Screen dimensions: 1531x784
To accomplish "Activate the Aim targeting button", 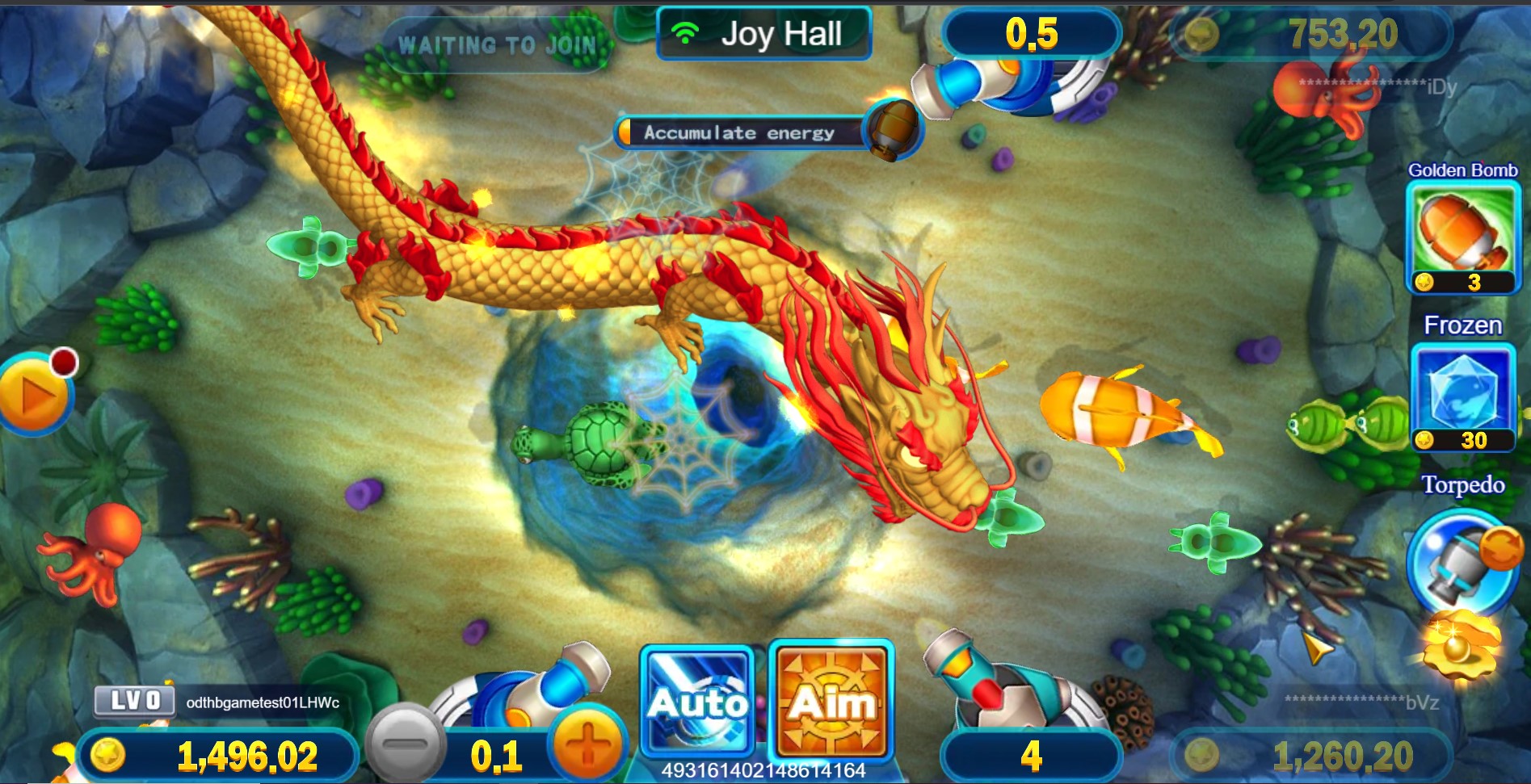I will pyautogui.click(x=831, y=701).
